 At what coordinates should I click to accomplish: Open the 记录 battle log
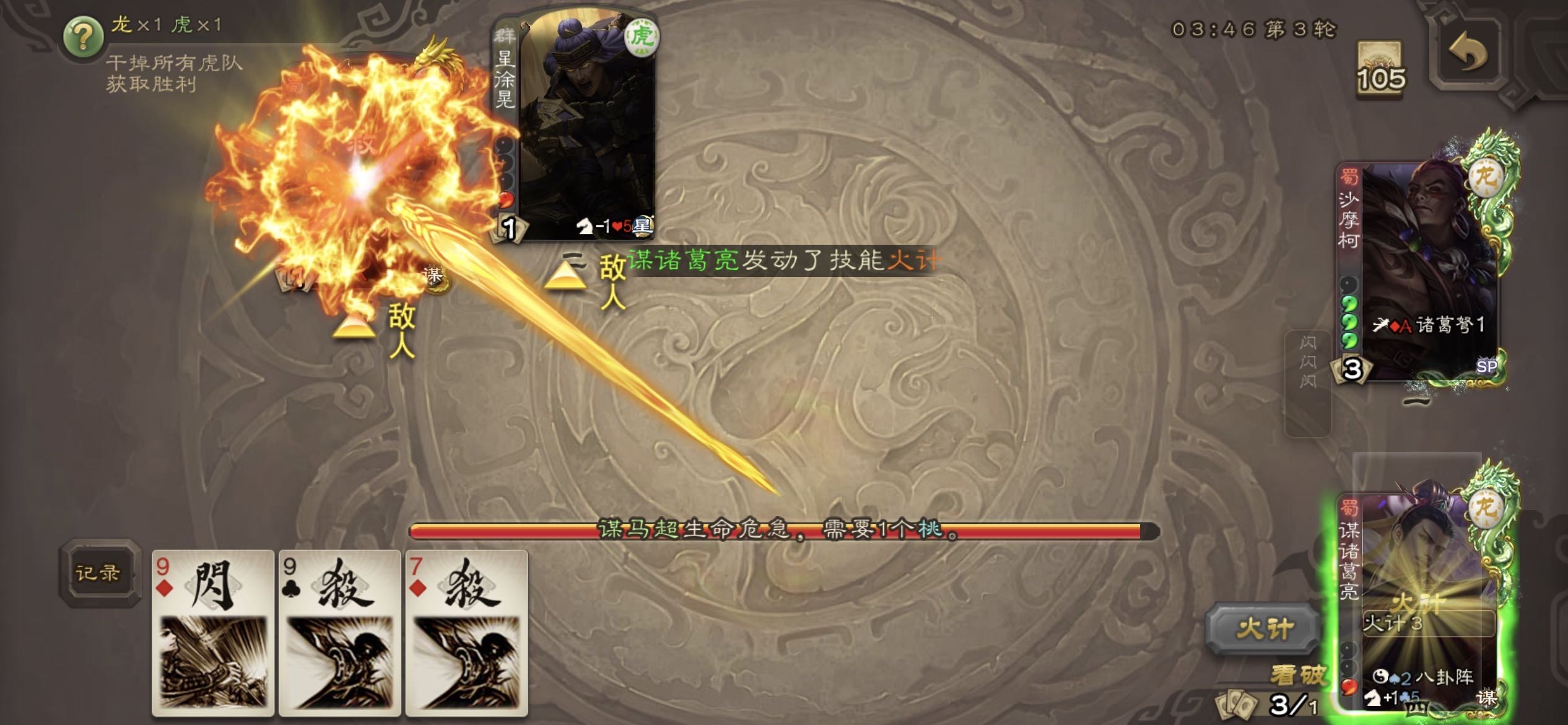pyautogui.click(x=98, y=573)
